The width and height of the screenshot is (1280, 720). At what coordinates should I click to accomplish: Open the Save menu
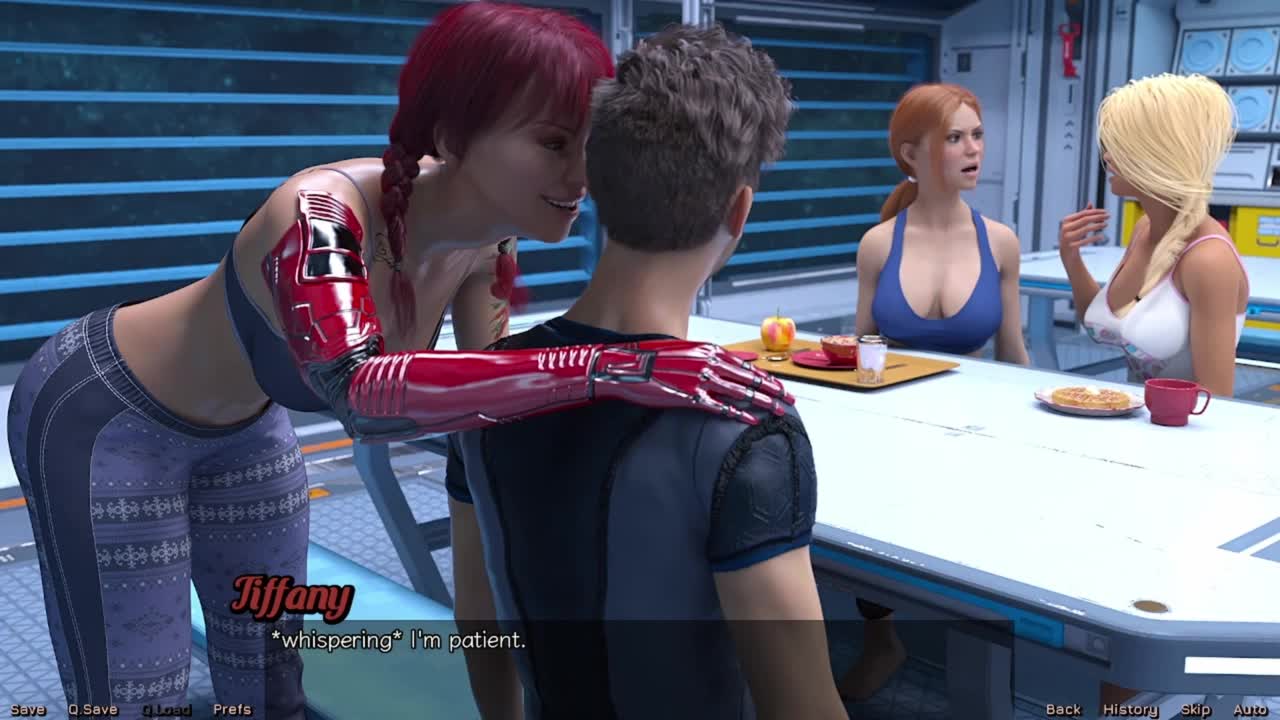[x=28, y=709]
